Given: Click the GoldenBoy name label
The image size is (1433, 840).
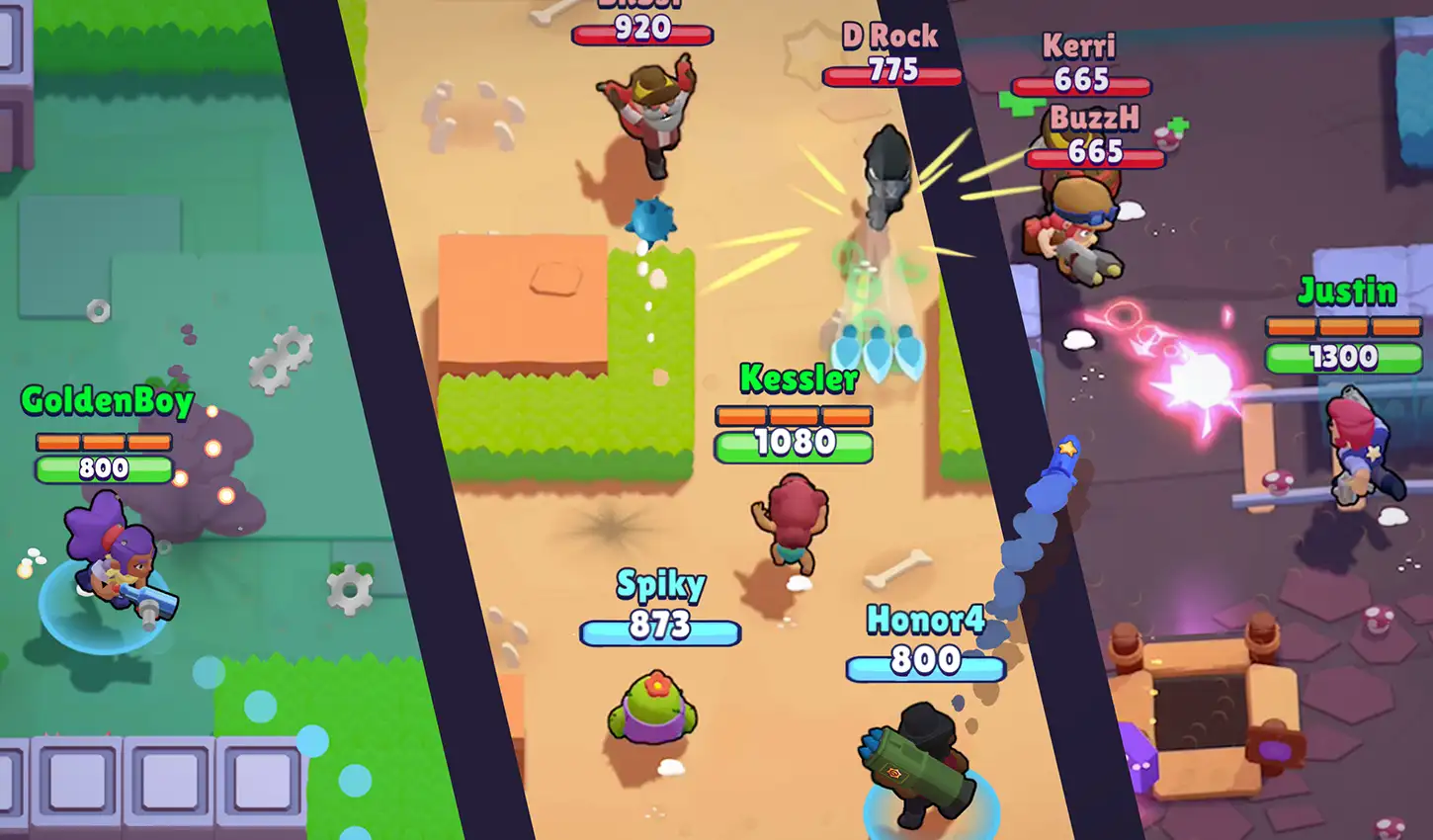Looking at the screenshot, I should 109,400.
